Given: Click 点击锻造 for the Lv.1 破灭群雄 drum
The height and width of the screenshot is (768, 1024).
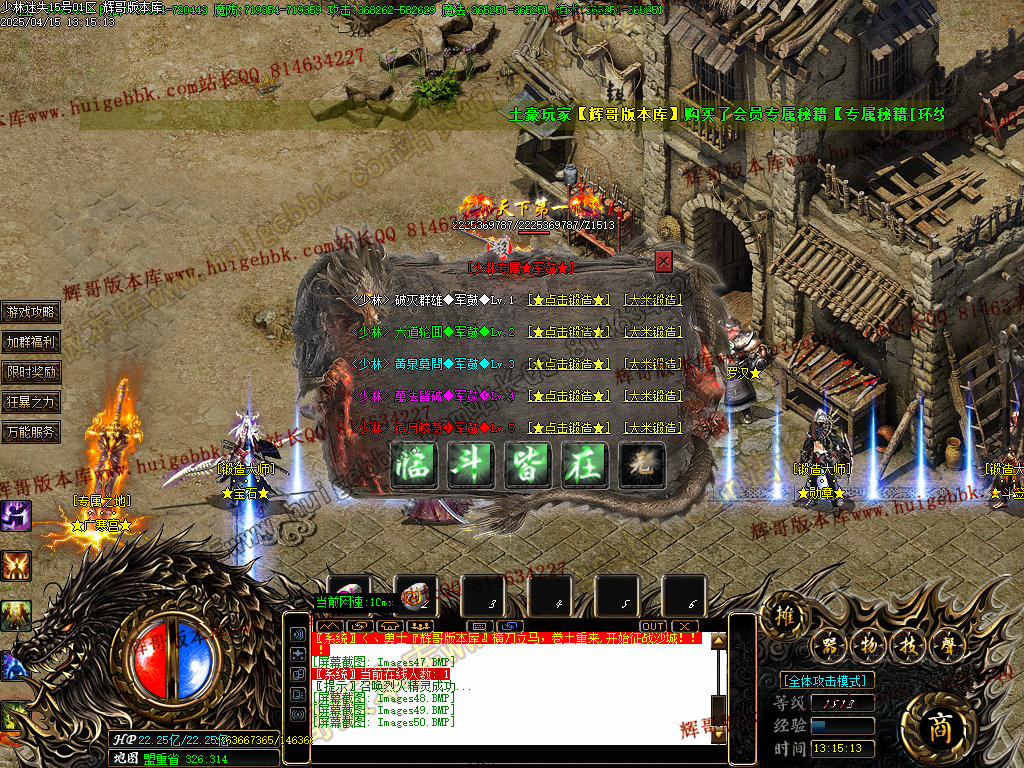Looking at the screenshot, I should pyautogui.click(x=569, y=300).
